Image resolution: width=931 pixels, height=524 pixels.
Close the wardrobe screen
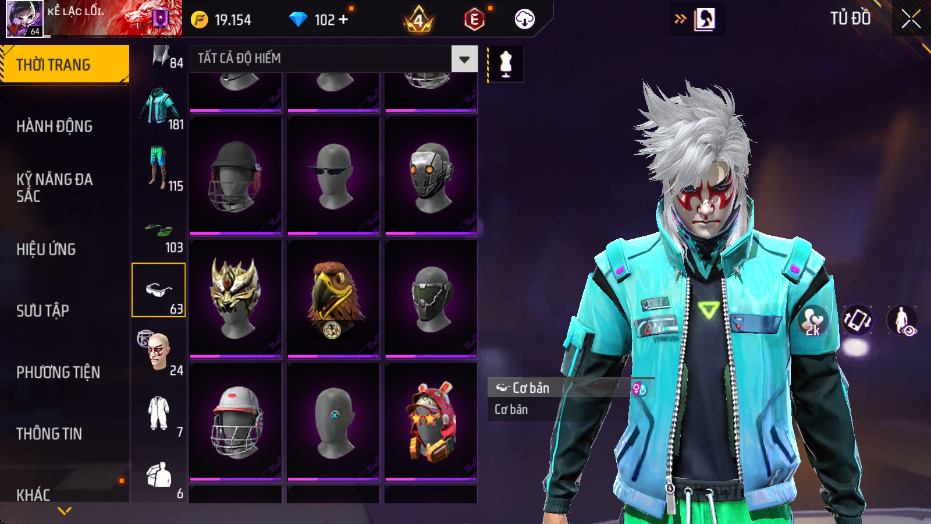click(x=910, y=19)
